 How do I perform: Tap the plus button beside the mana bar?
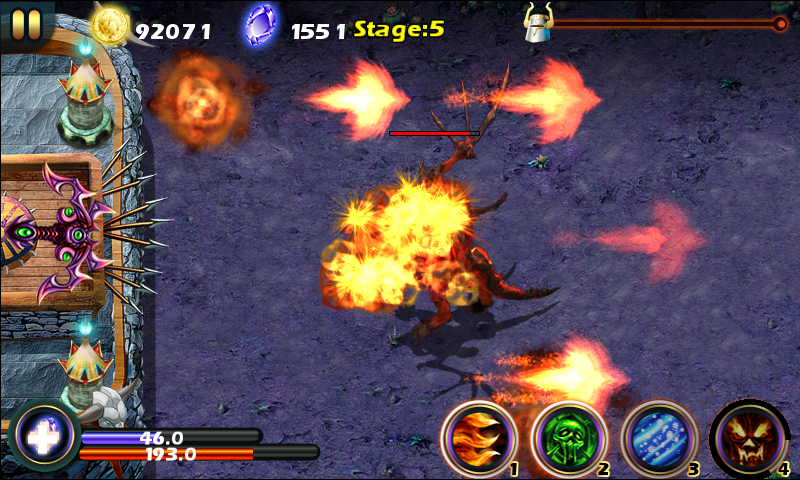coord(44,437)
